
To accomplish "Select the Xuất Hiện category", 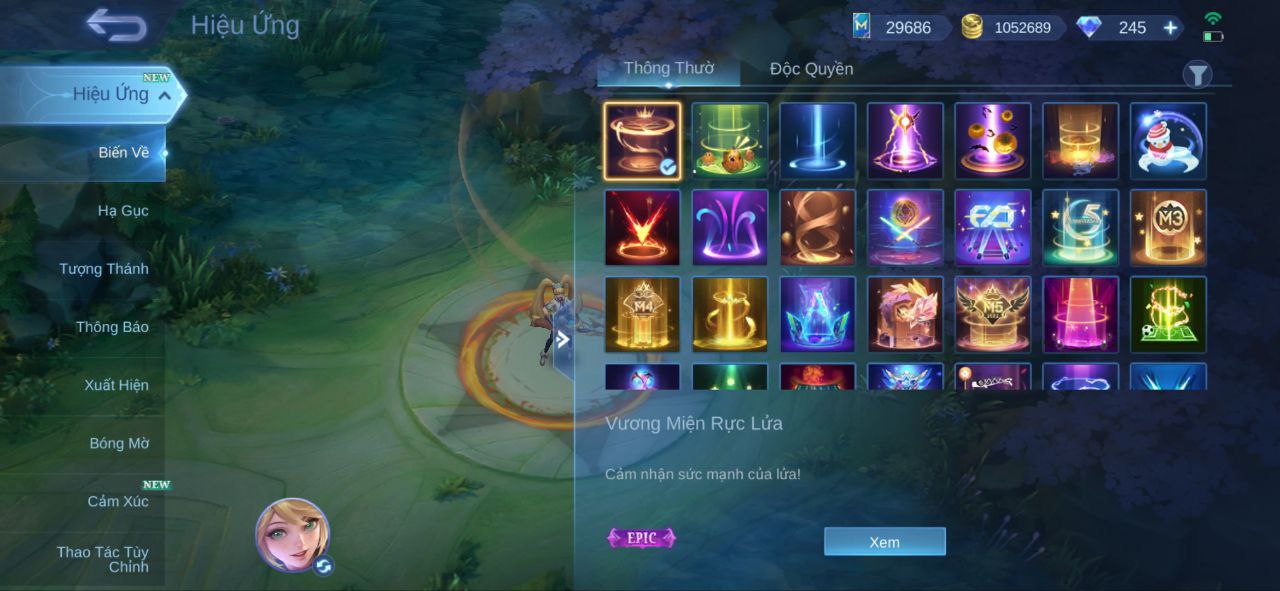I will click(x=116, y=385).
